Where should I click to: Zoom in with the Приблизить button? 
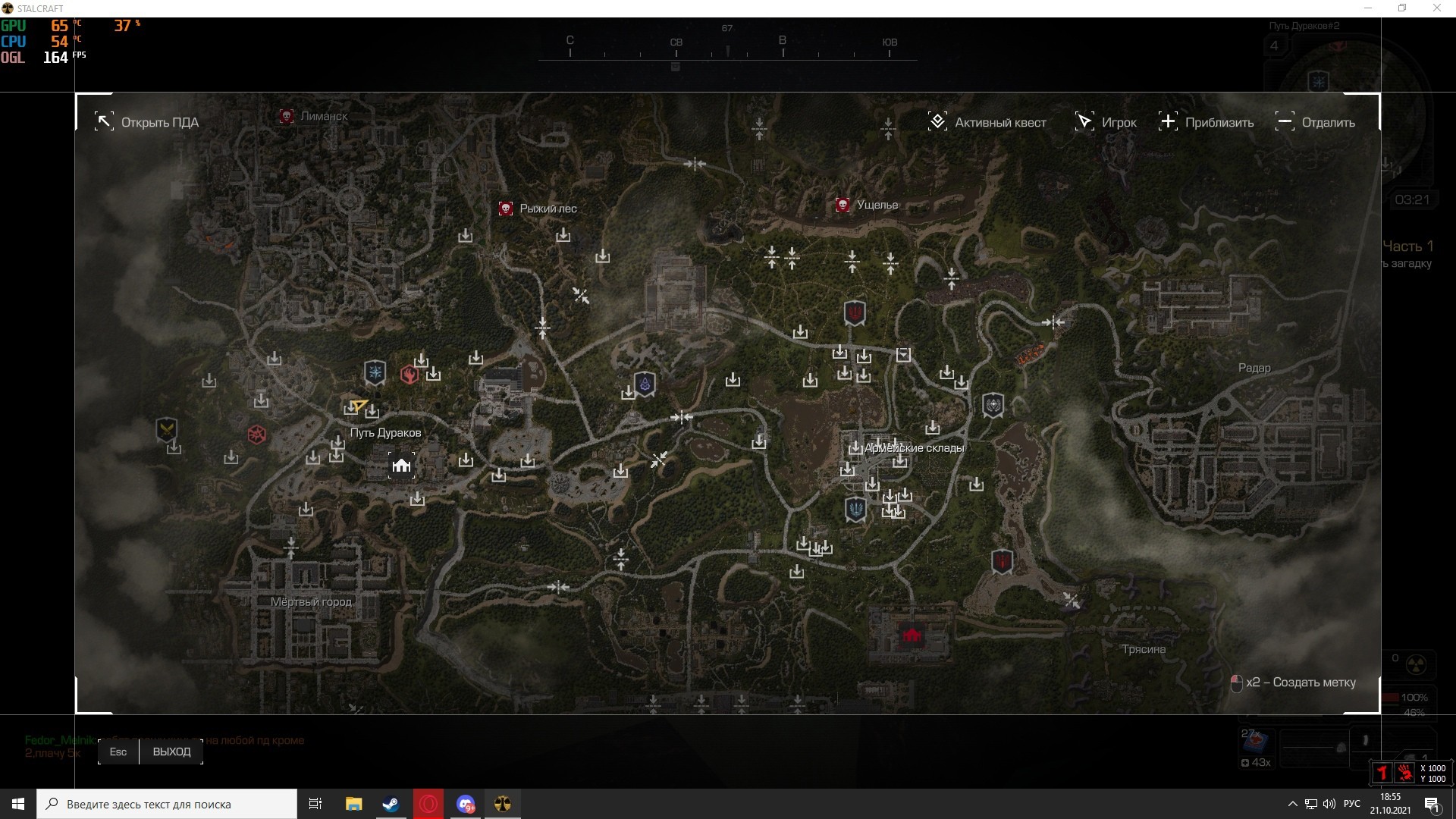(x=1206, y=122)
